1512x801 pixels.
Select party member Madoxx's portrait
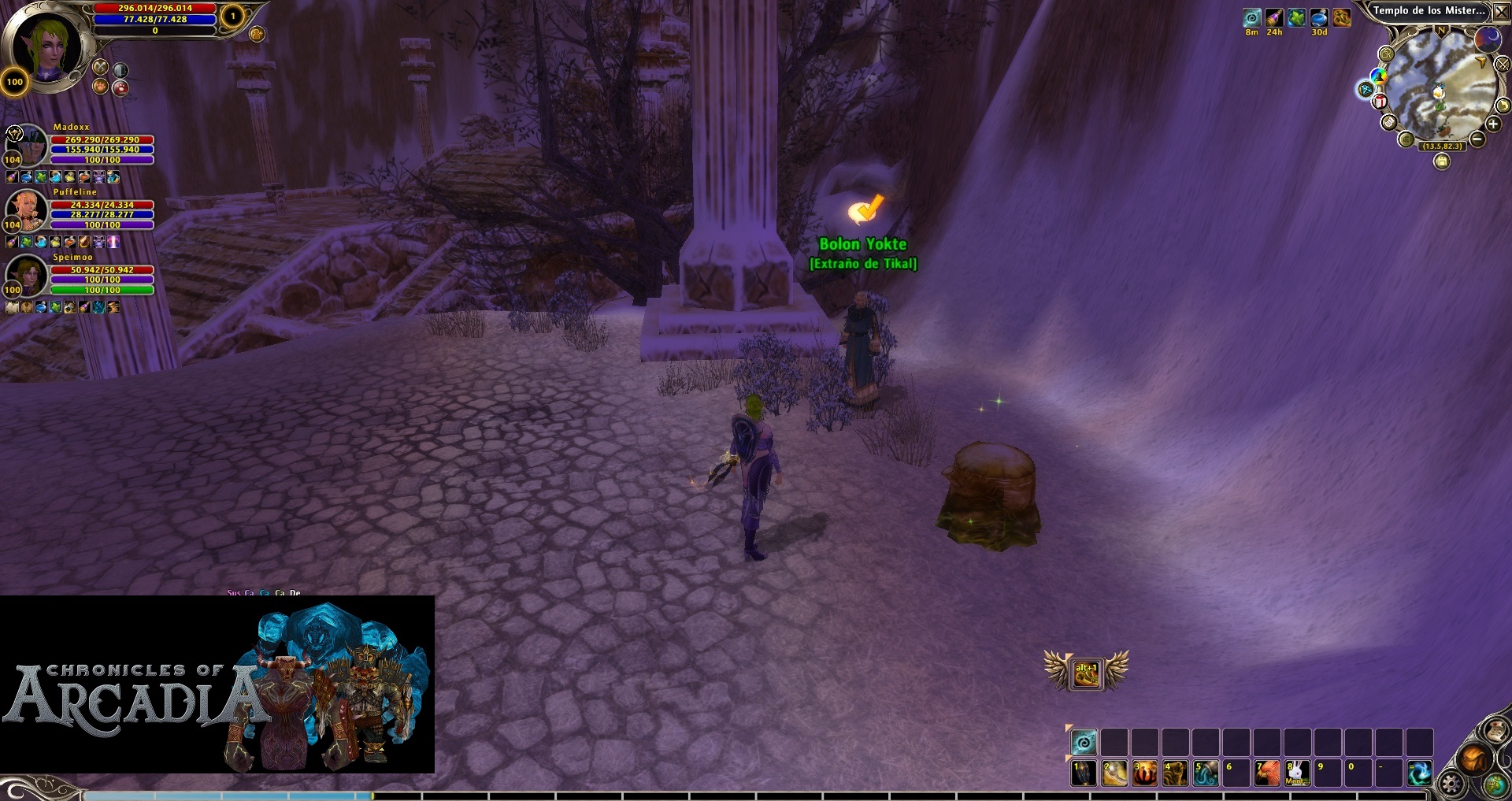pyautogui.click(x=26, y=144)
